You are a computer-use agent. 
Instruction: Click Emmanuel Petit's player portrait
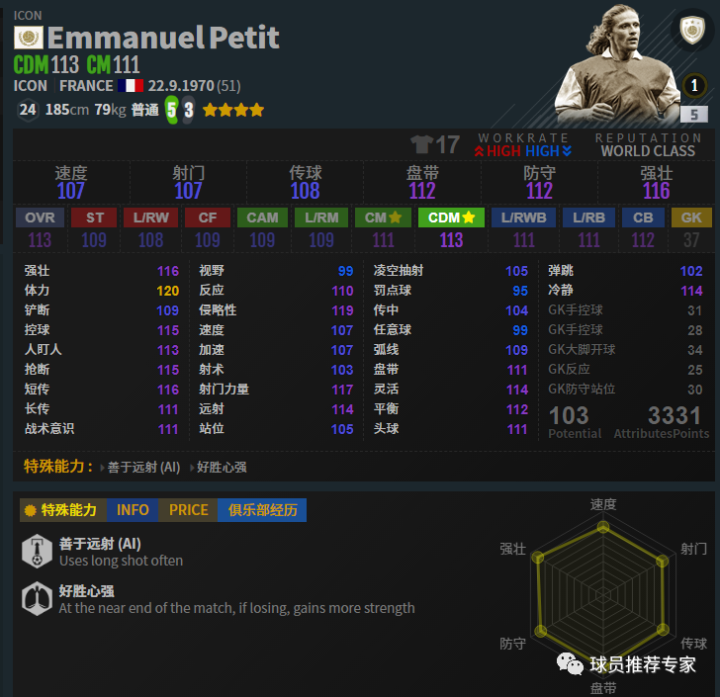[610, 65]
